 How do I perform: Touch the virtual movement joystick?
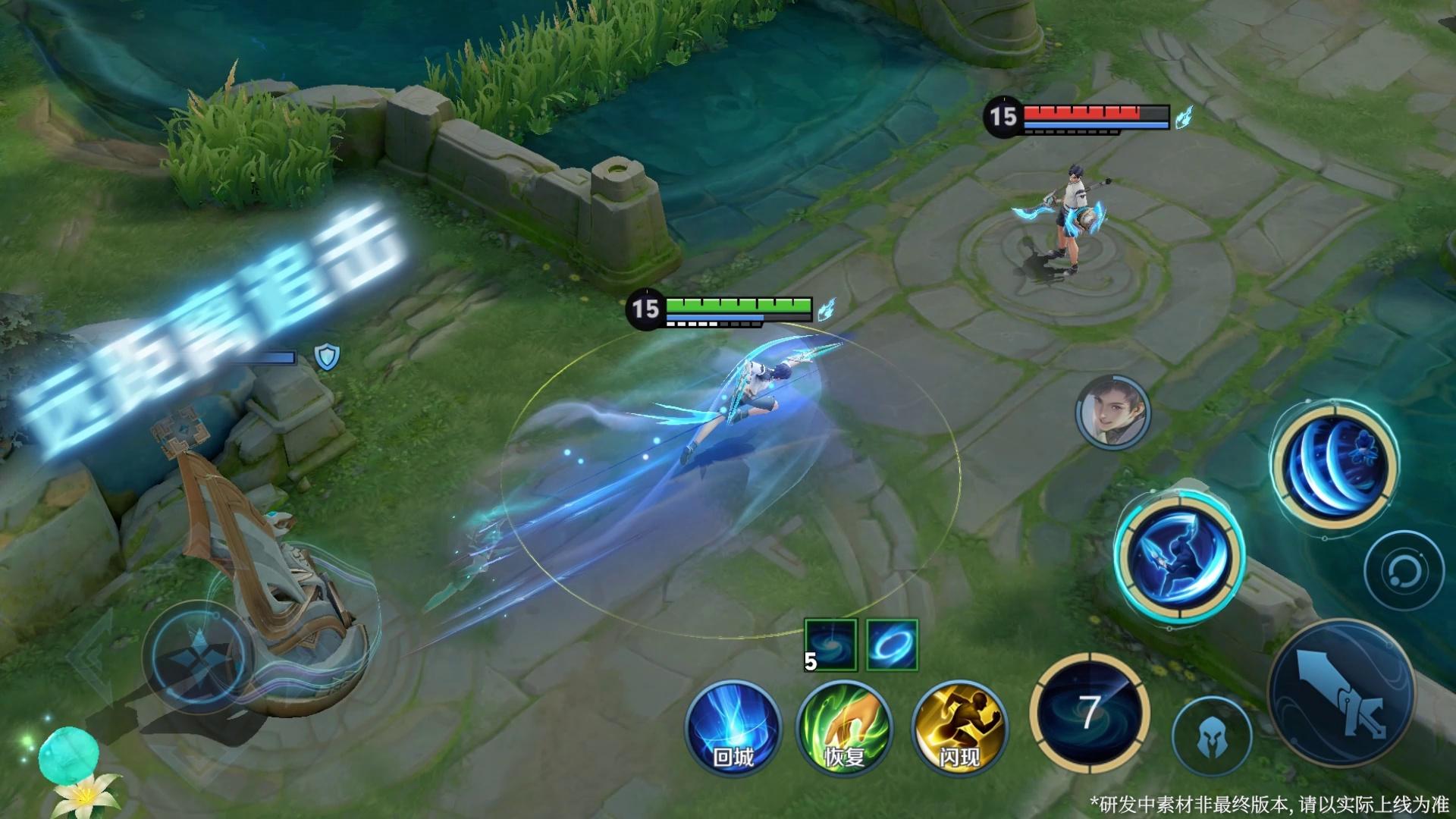199,658
